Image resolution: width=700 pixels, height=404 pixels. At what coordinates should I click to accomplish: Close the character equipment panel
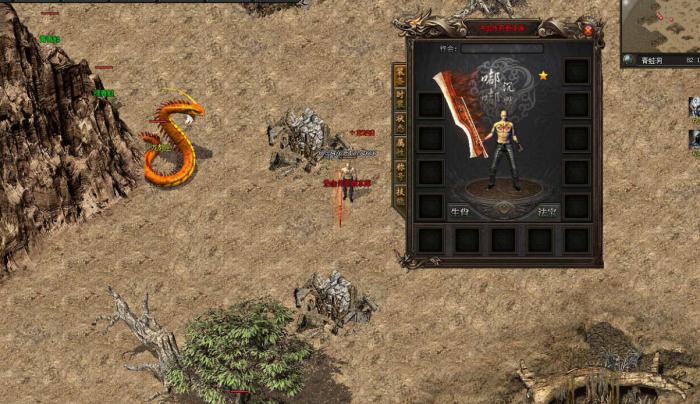[587, 30]
